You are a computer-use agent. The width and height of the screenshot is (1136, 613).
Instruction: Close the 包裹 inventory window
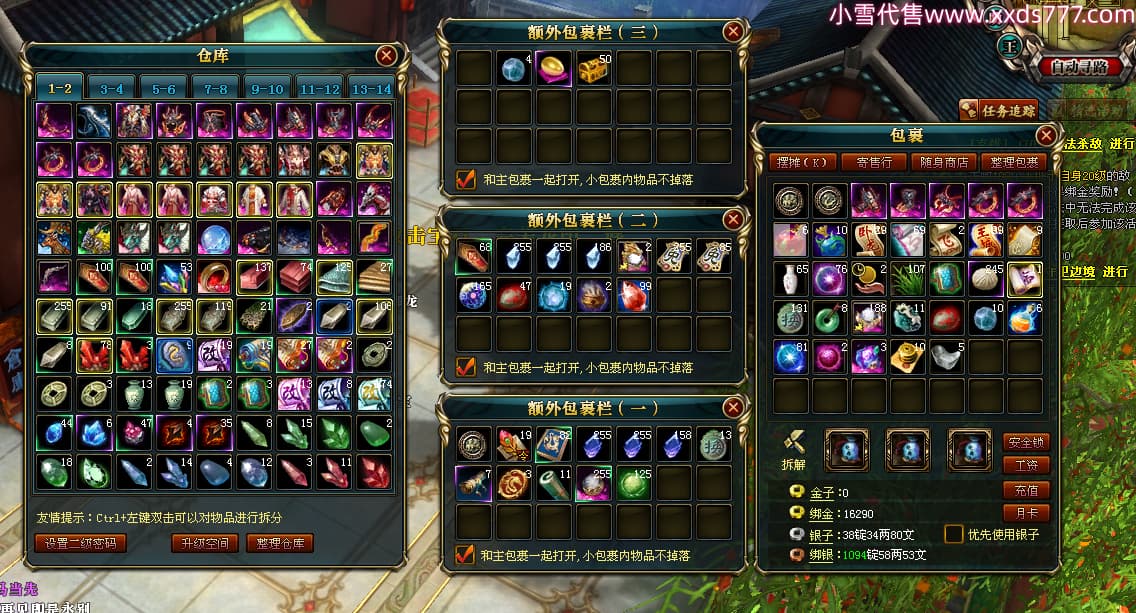click(x=1046, y=135)
